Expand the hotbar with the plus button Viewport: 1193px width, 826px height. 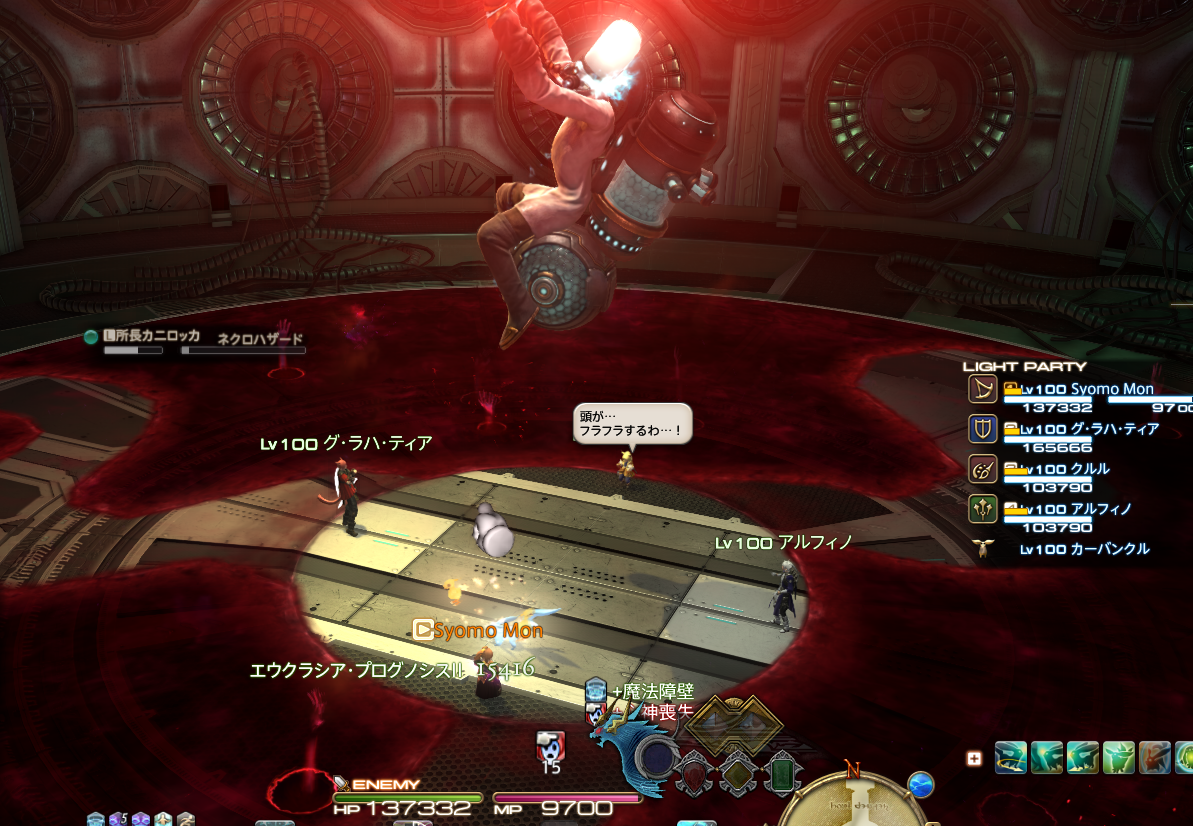974,759
